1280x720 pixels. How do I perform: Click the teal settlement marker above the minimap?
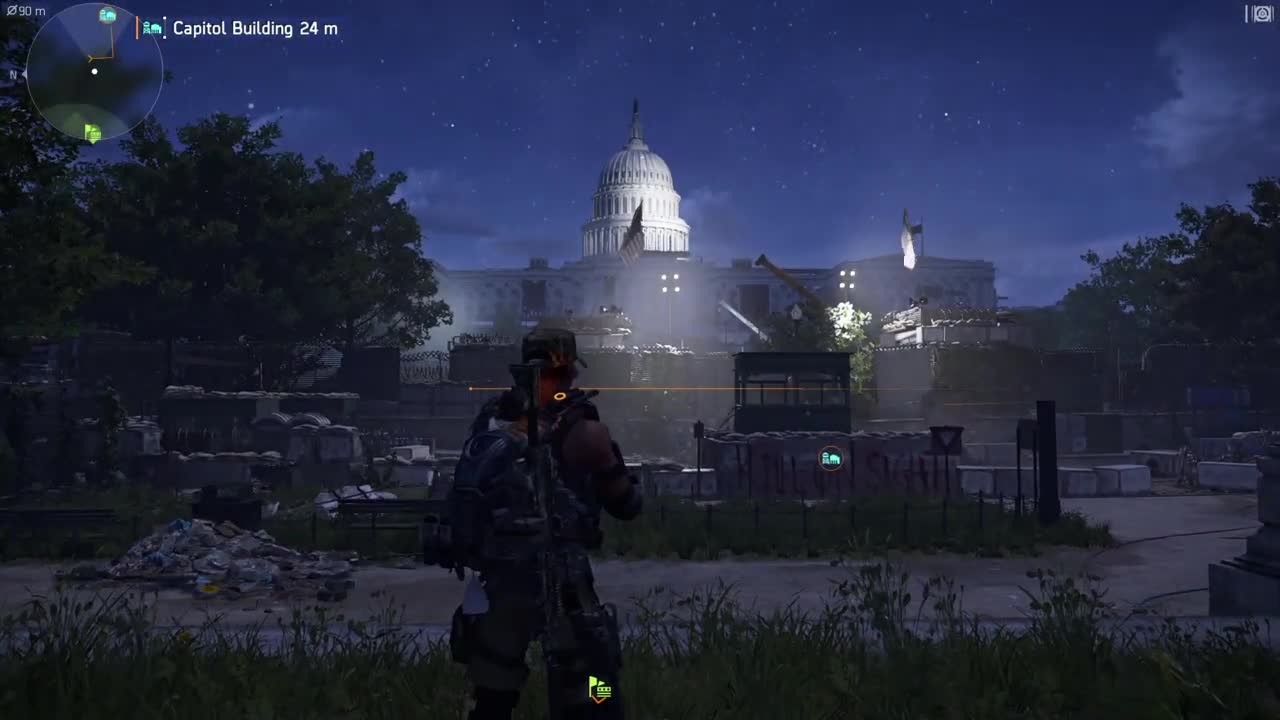[x=106, y=15]
